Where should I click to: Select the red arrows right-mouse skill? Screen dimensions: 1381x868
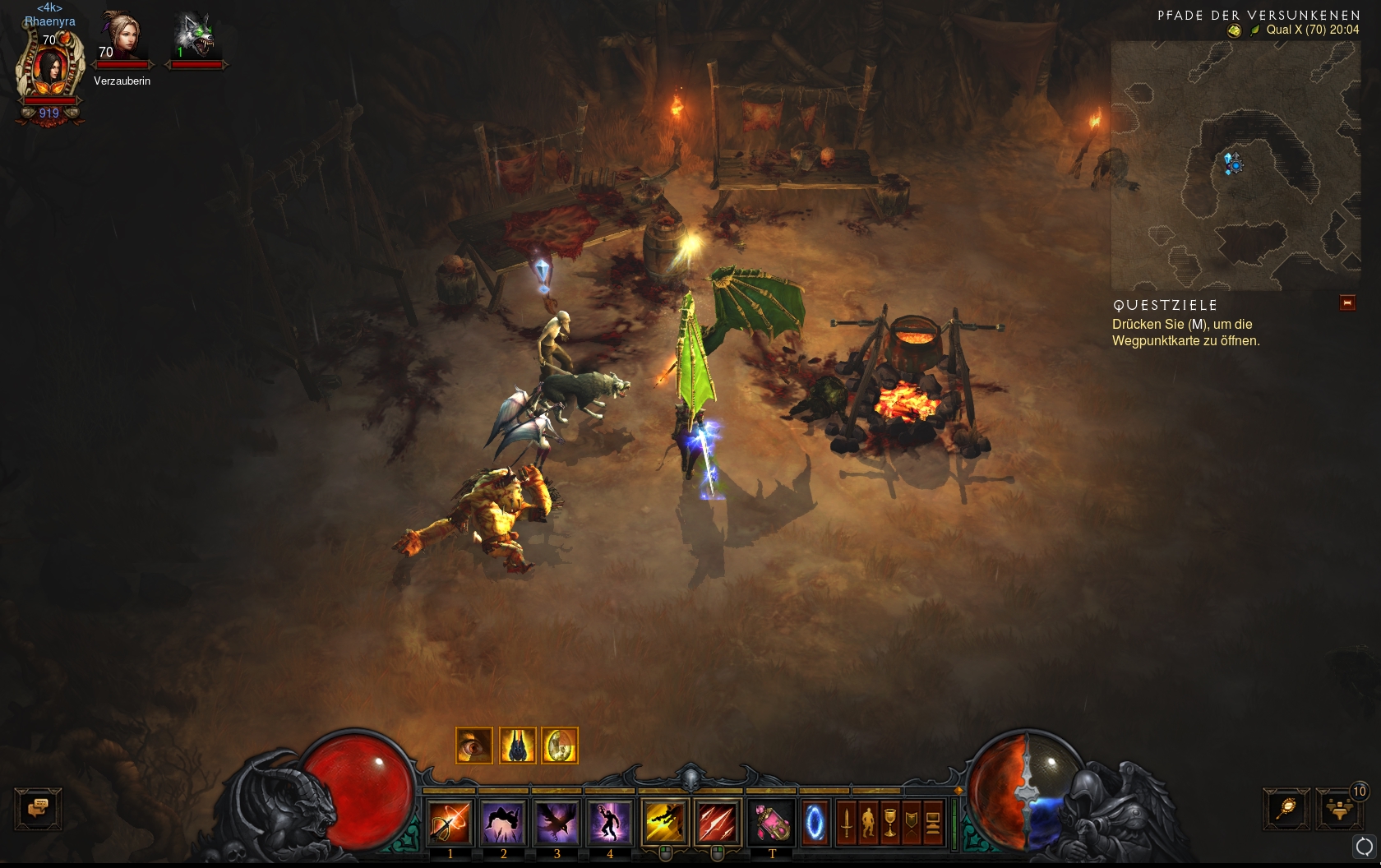(x=718, y=821)
